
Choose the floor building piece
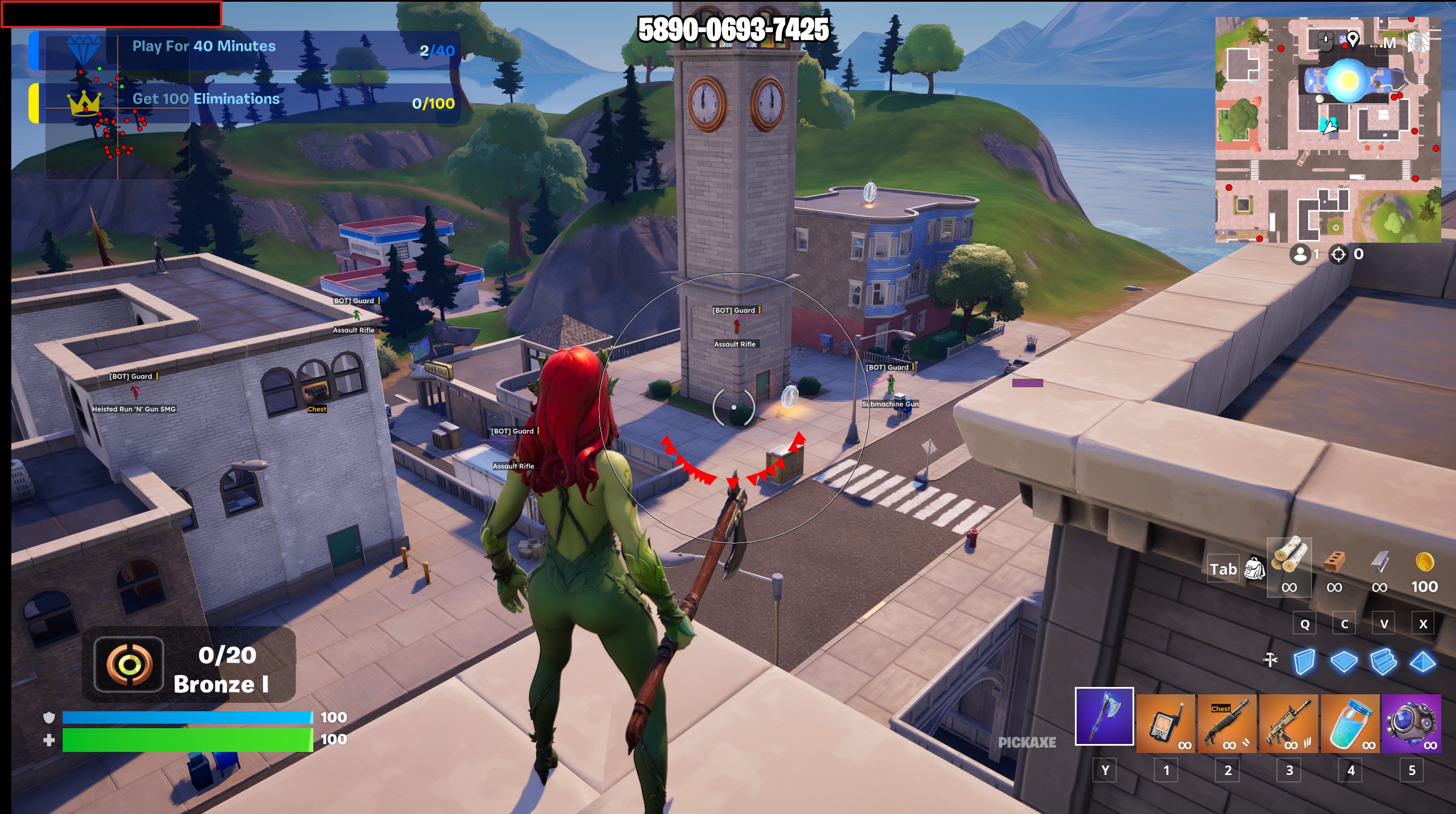(1344, 662)
